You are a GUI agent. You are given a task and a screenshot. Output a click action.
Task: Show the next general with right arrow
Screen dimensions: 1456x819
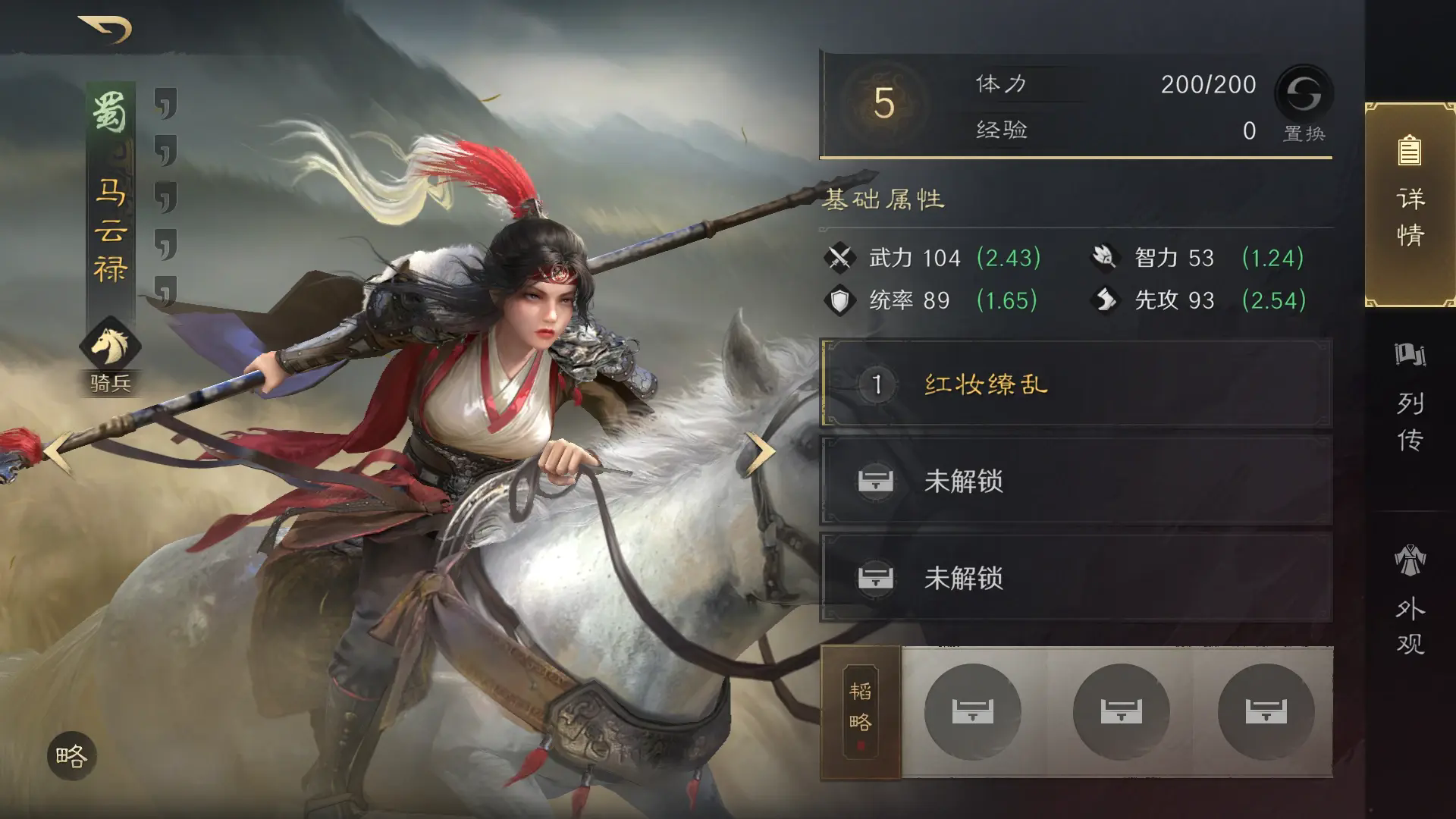point(761,452)
